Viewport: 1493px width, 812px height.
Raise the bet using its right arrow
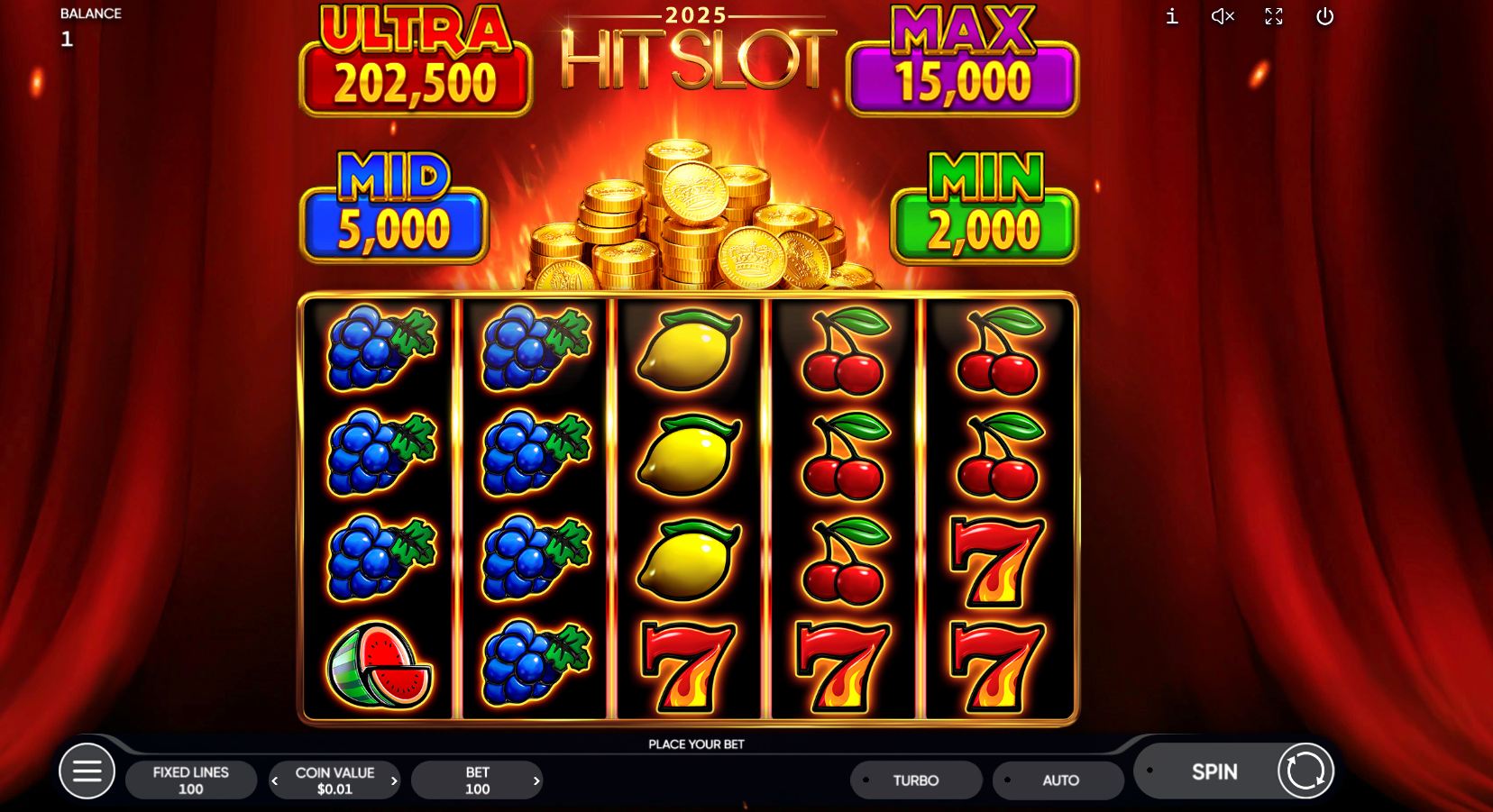(x=536, y=780)
